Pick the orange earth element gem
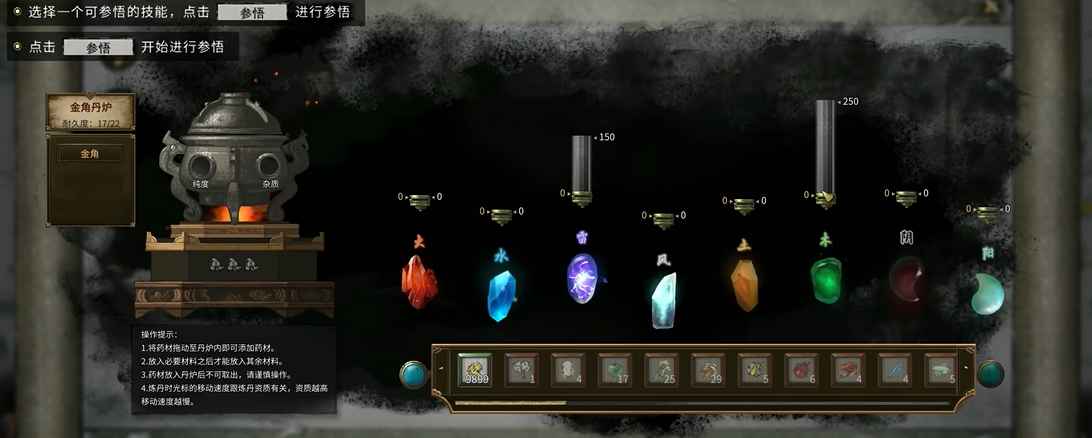This screenshot has height=438, width=1092. [744, 285]
